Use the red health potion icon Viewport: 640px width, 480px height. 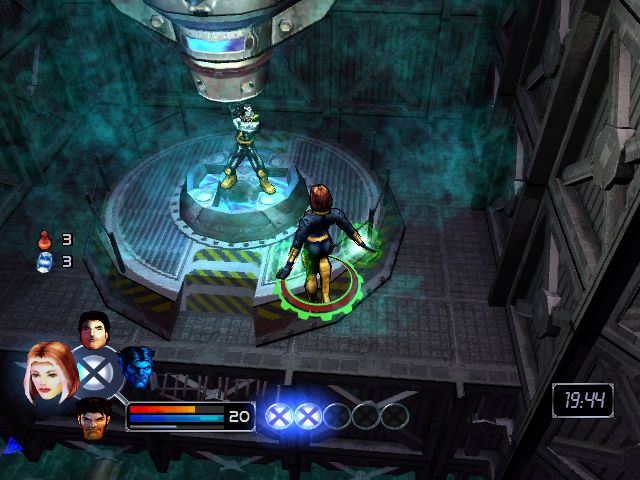tap(43, 240)
